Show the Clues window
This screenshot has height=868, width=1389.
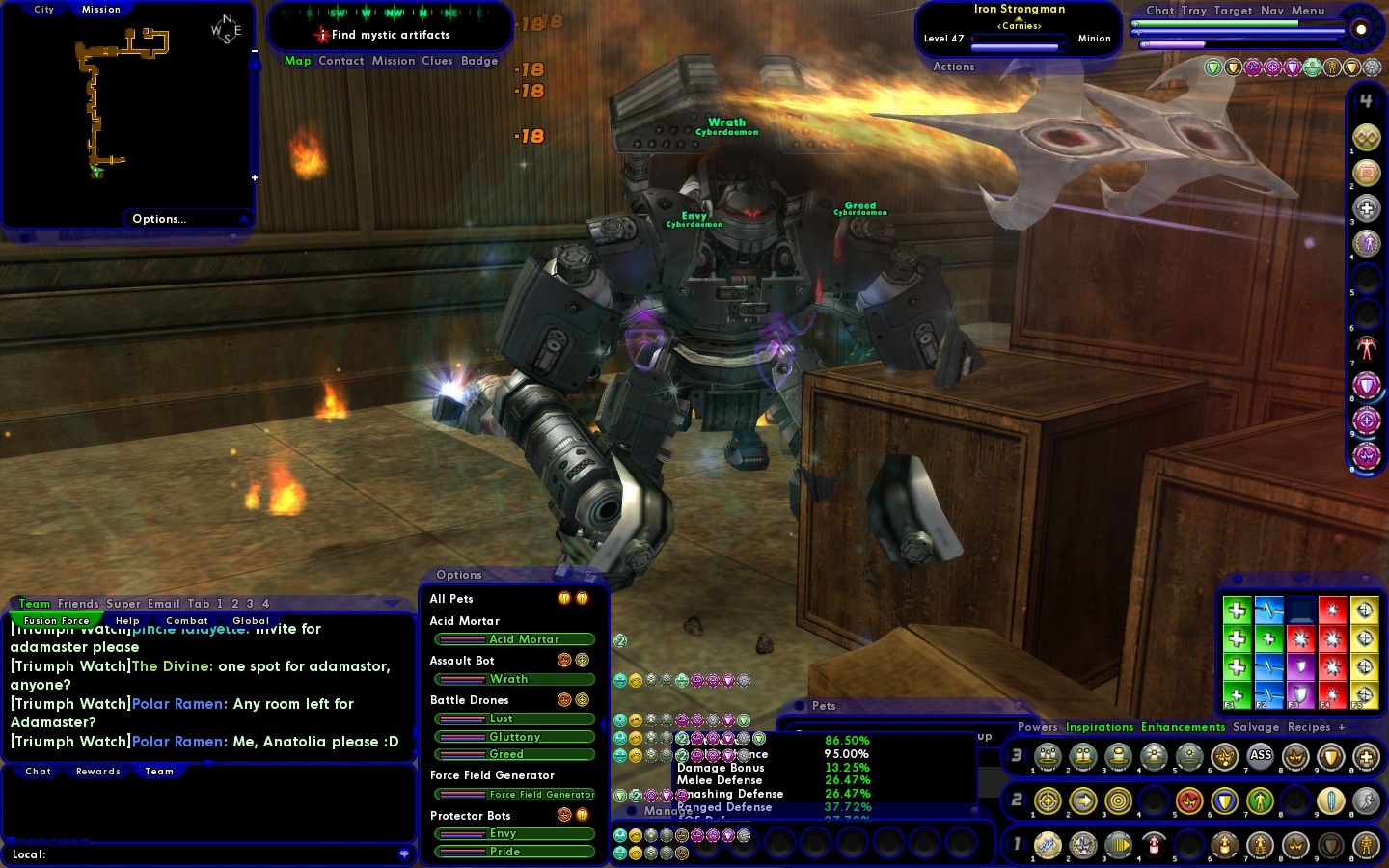pos(437,61)
